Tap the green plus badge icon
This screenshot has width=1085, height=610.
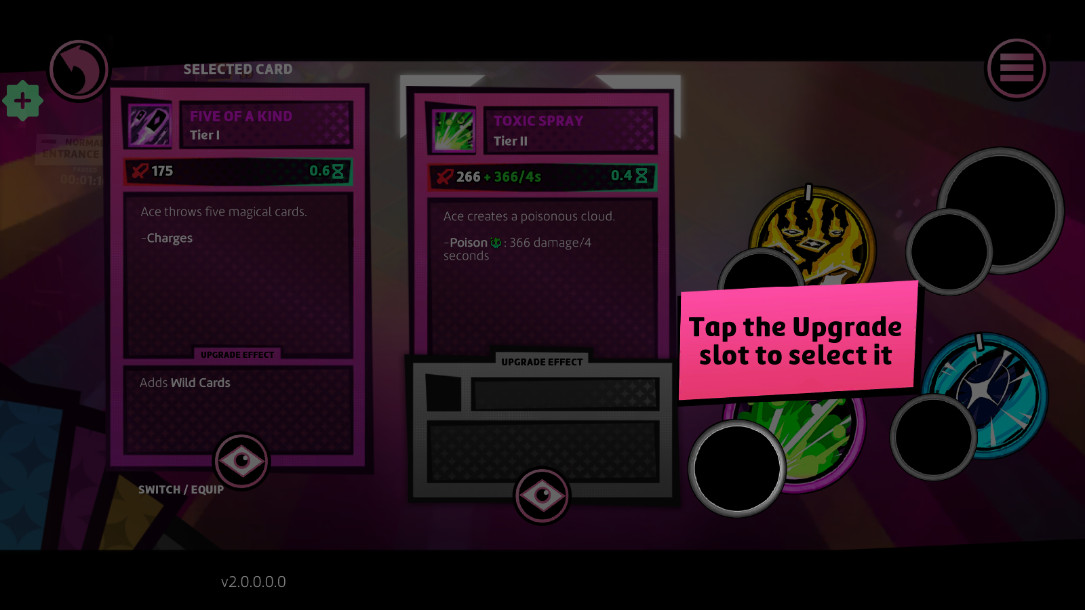pyautogui.click(x=22, y=101)
